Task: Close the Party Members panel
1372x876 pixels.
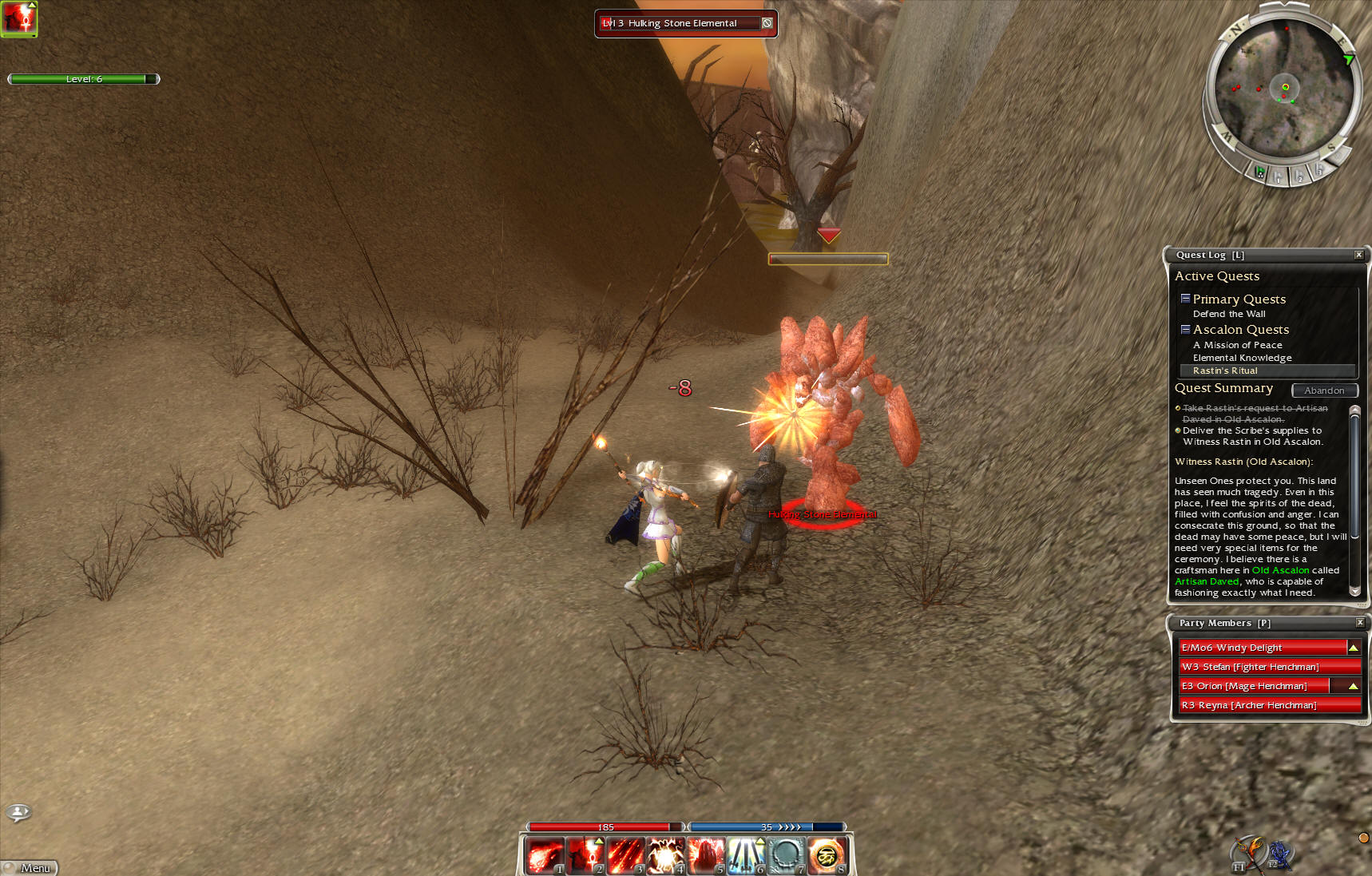Action: pos(1360,622)
